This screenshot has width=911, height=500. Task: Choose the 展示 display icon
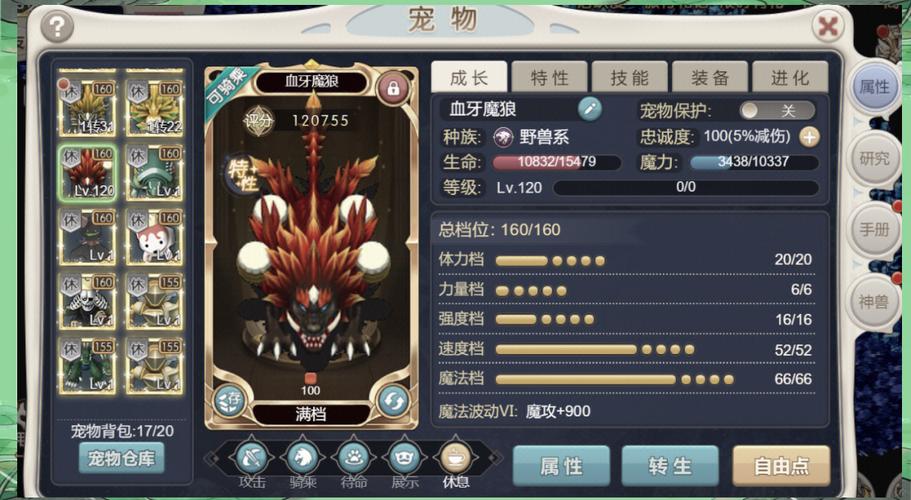403,458
